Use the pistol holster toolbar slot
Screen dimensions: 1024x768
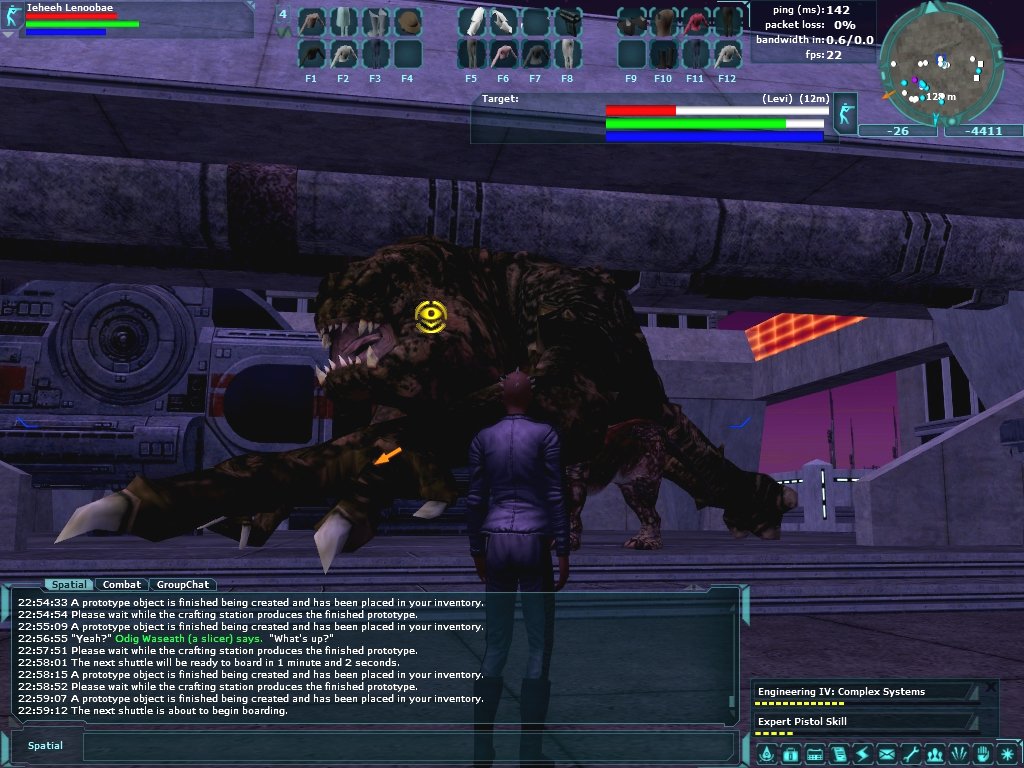tap(567, 22)
